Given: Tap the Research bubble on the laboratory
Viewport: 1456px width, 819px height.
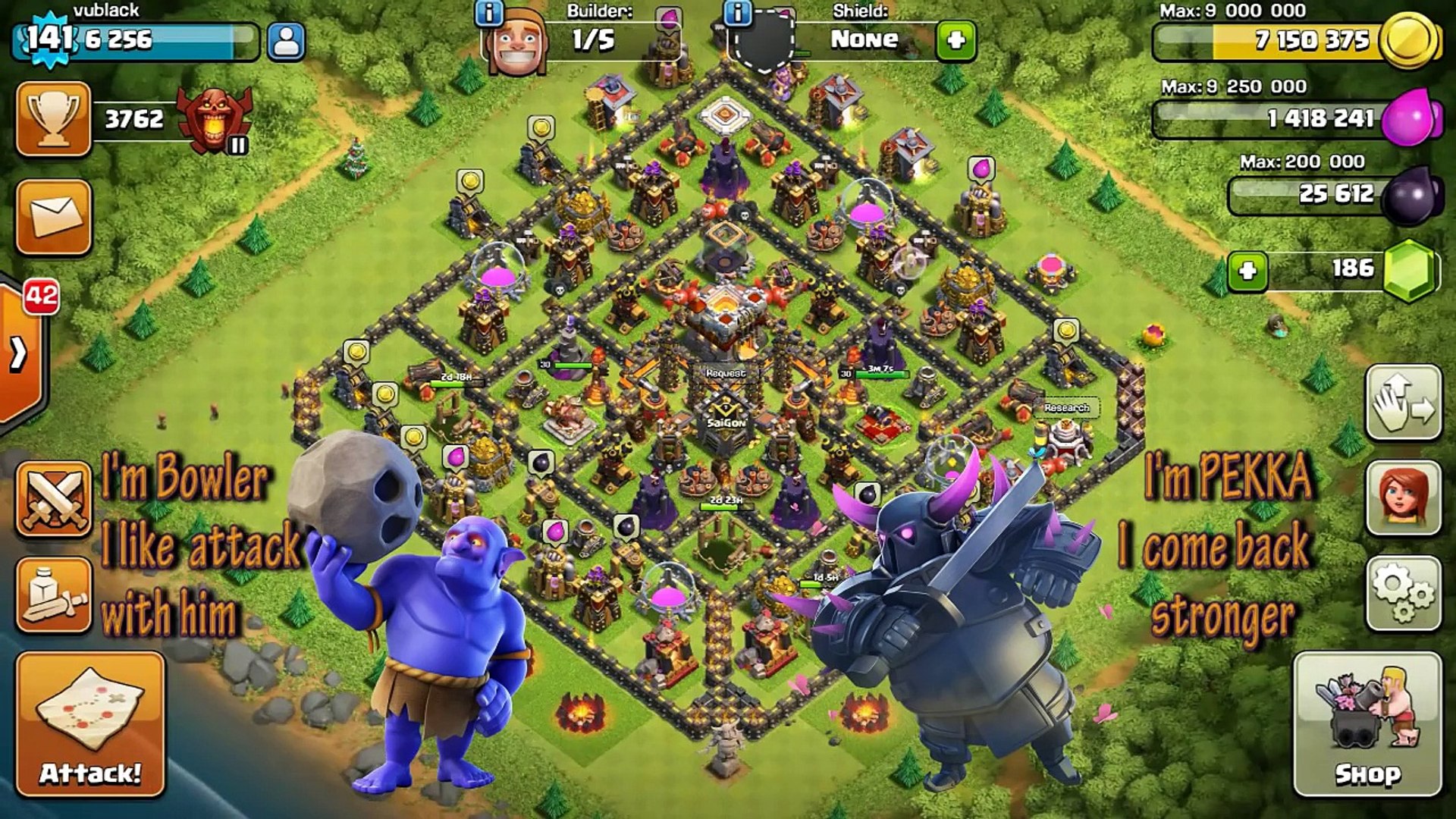Looking at the screenshot, I should tap(1066, 407).
